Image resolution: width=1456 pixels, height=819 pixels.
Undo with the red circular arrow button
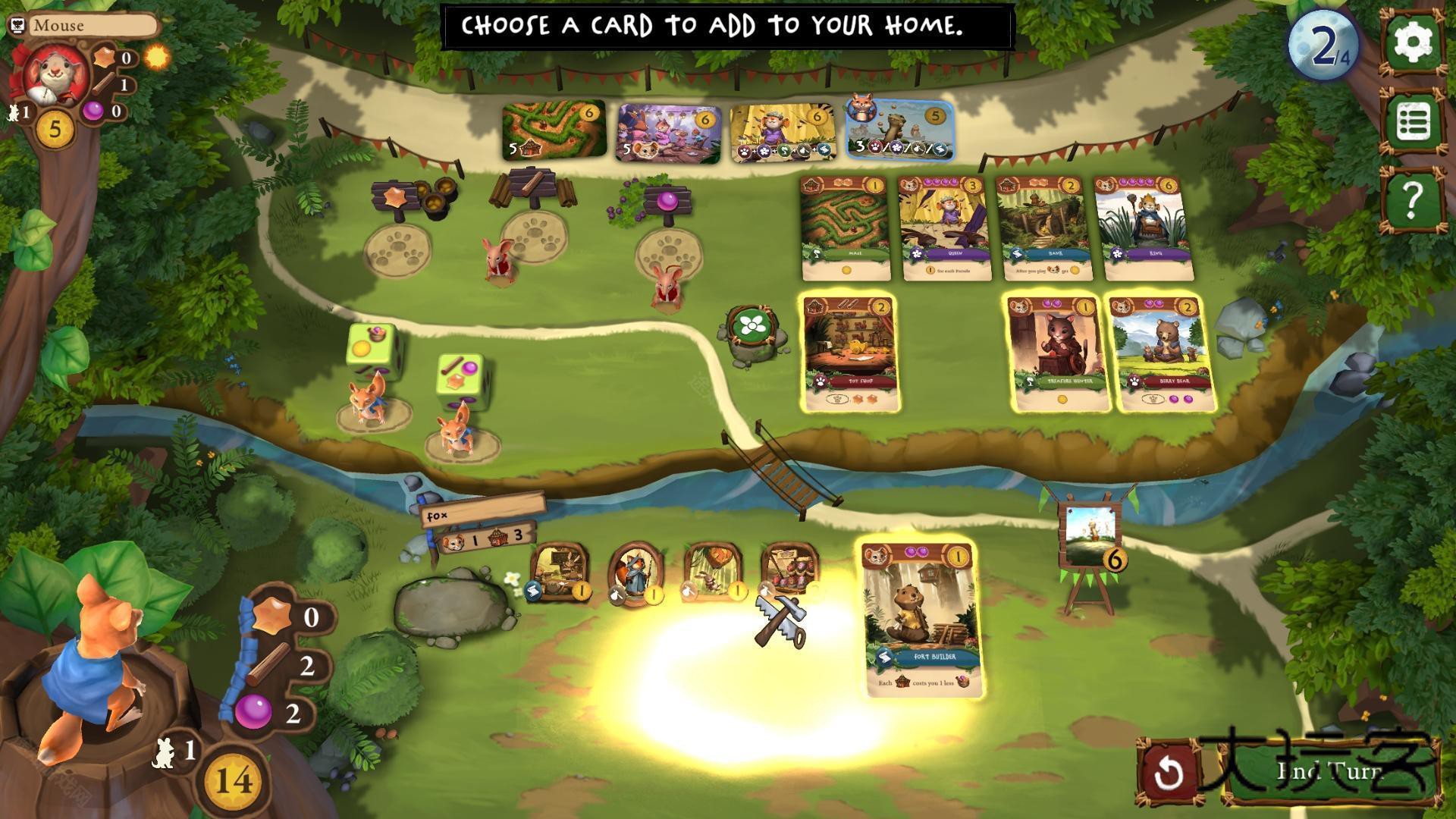tap(1169, 772)
